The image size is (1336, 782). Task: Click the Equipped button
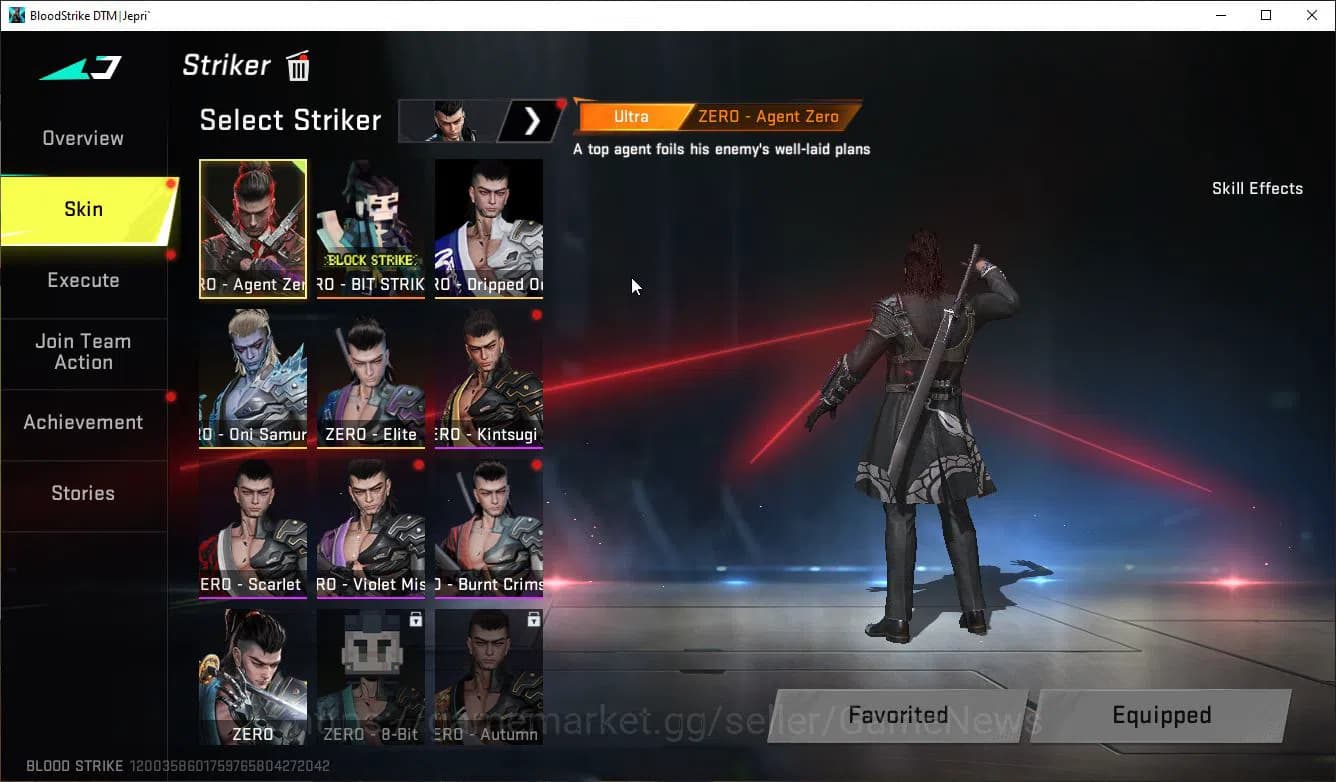point(1162,715)
